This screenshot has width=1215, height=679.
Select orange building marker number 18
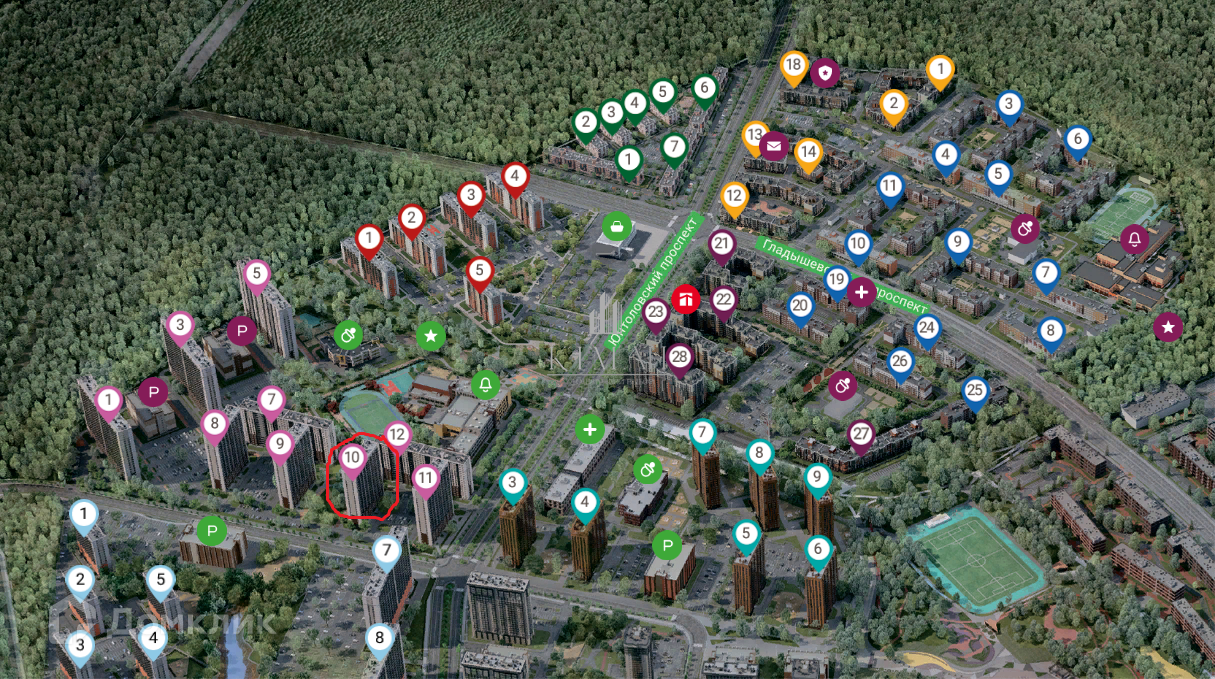(x=794, y=66)
